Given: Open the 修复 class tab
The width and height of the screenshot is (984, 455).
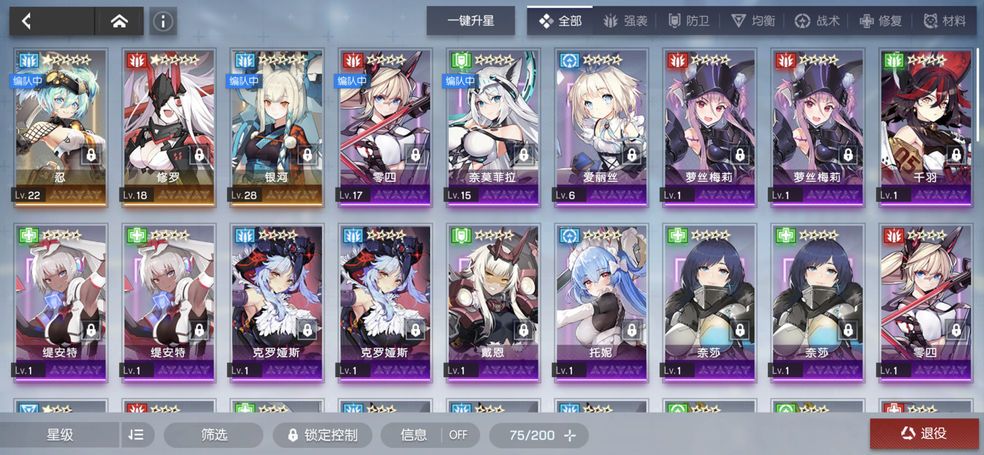Looking at the screenshot, I should (x=880, y=21).
